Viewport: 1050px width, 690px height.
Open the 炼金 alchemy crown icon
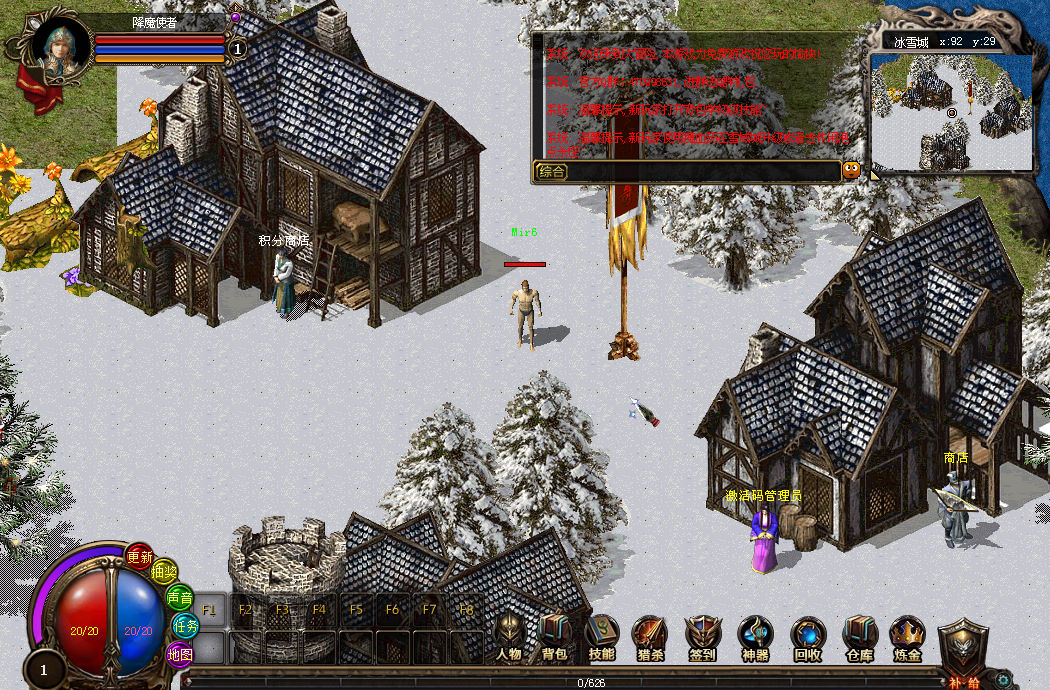coord(907,634)
